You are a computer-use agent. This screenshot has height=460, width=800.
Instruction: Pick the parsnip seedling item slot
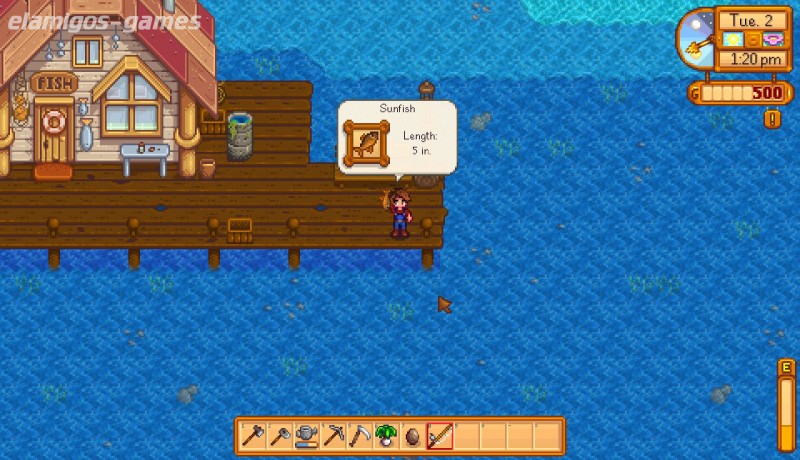[x=387, y=436]
